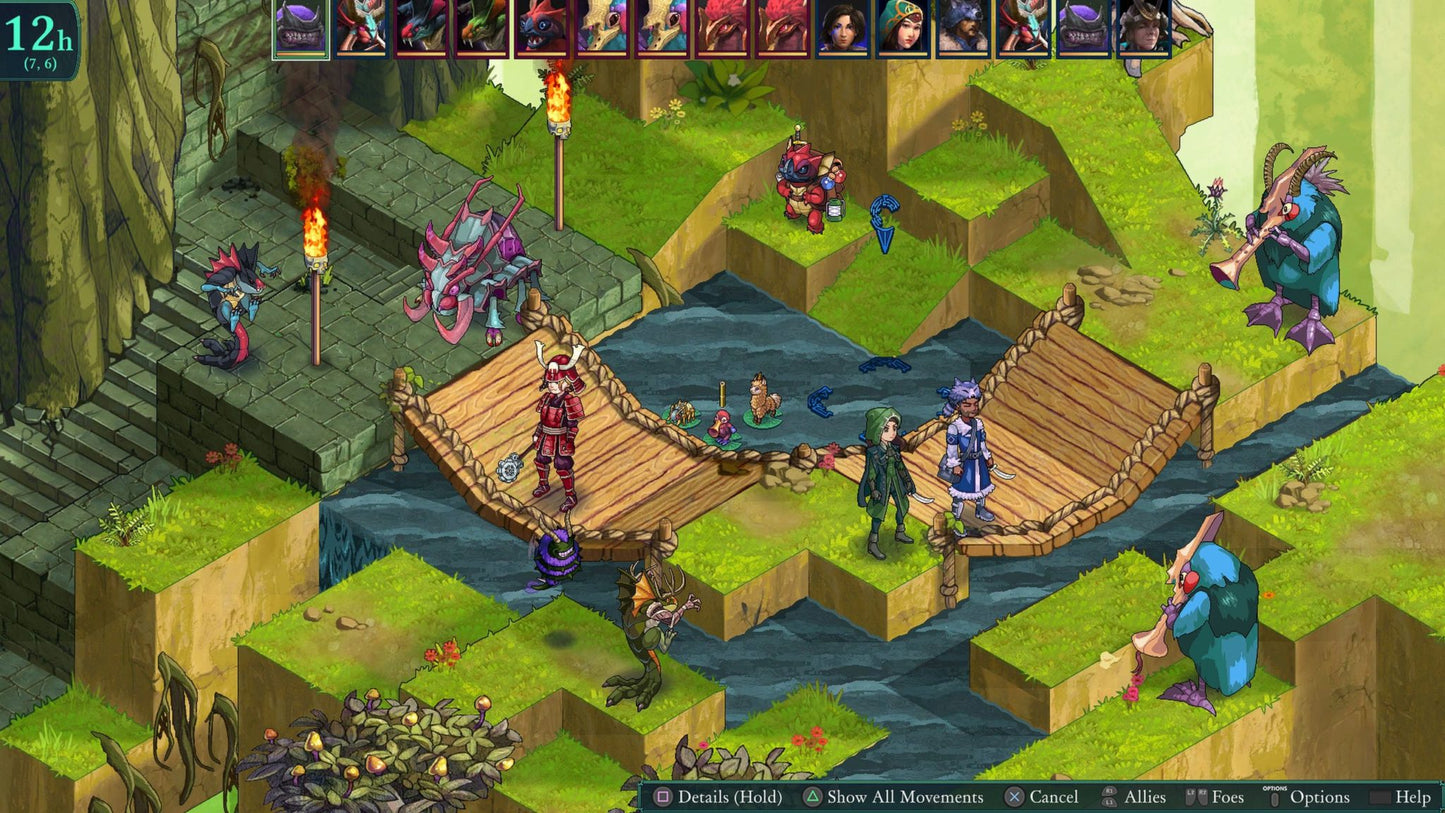Click the square Details icon in the bottom bar

663,797
